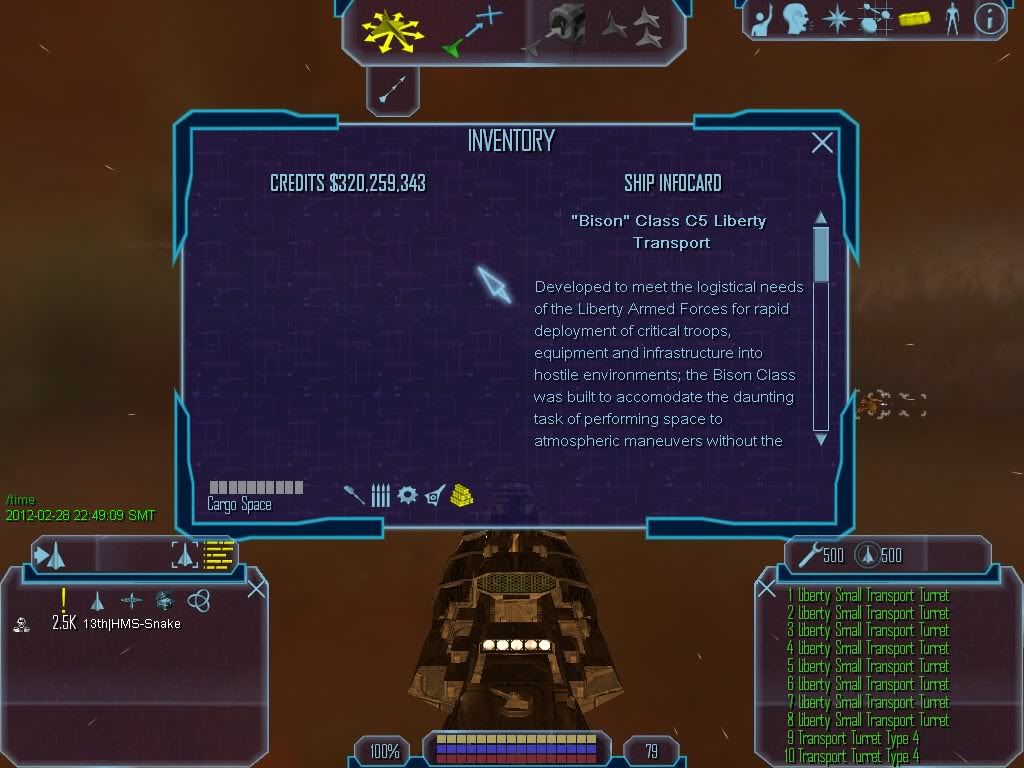Use nanobots wrench repair icon

pos(810,555)
